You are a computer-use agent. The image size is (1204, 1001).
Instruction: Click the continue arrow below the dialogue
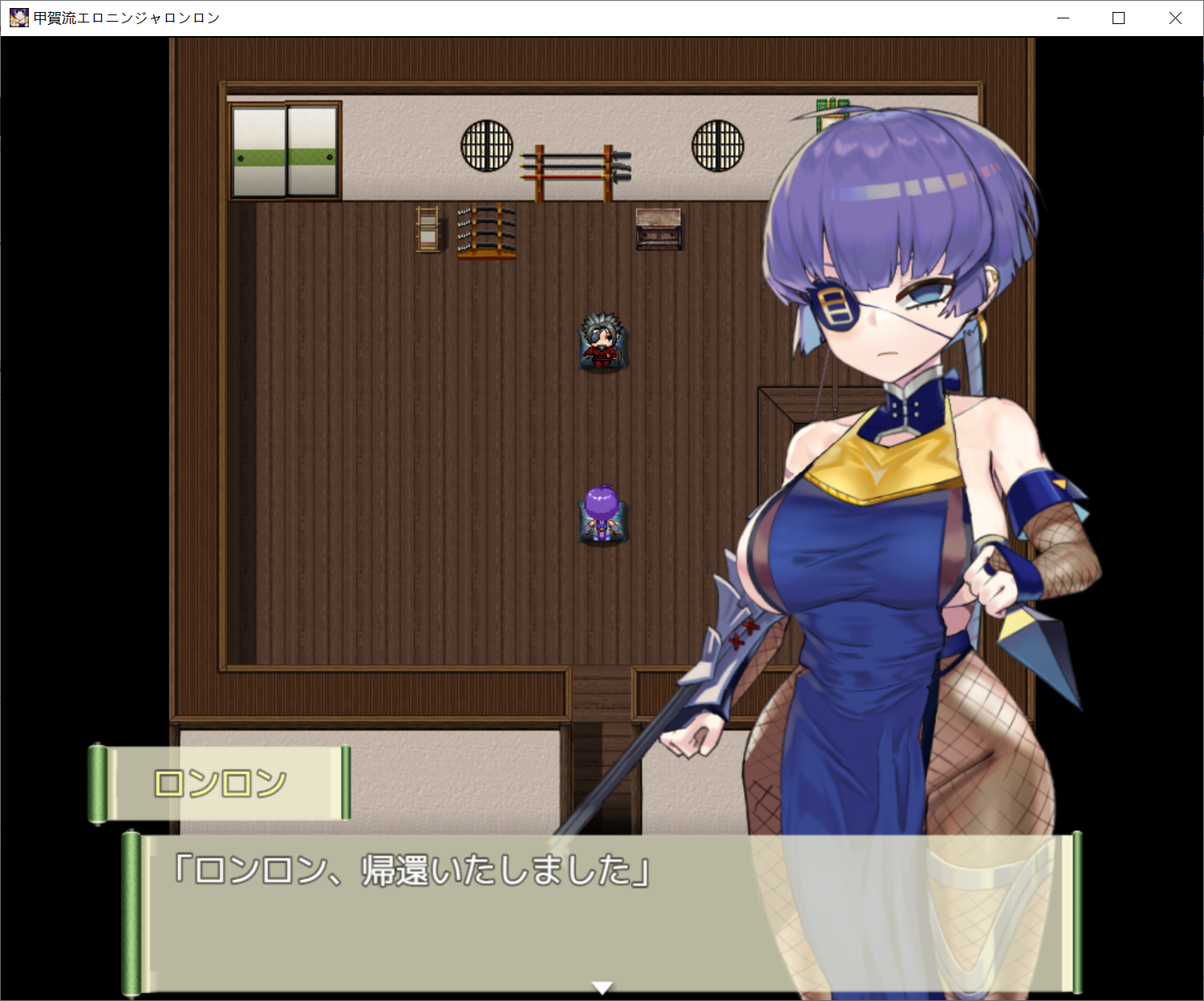pyautogui.click(x=602, y=988)
